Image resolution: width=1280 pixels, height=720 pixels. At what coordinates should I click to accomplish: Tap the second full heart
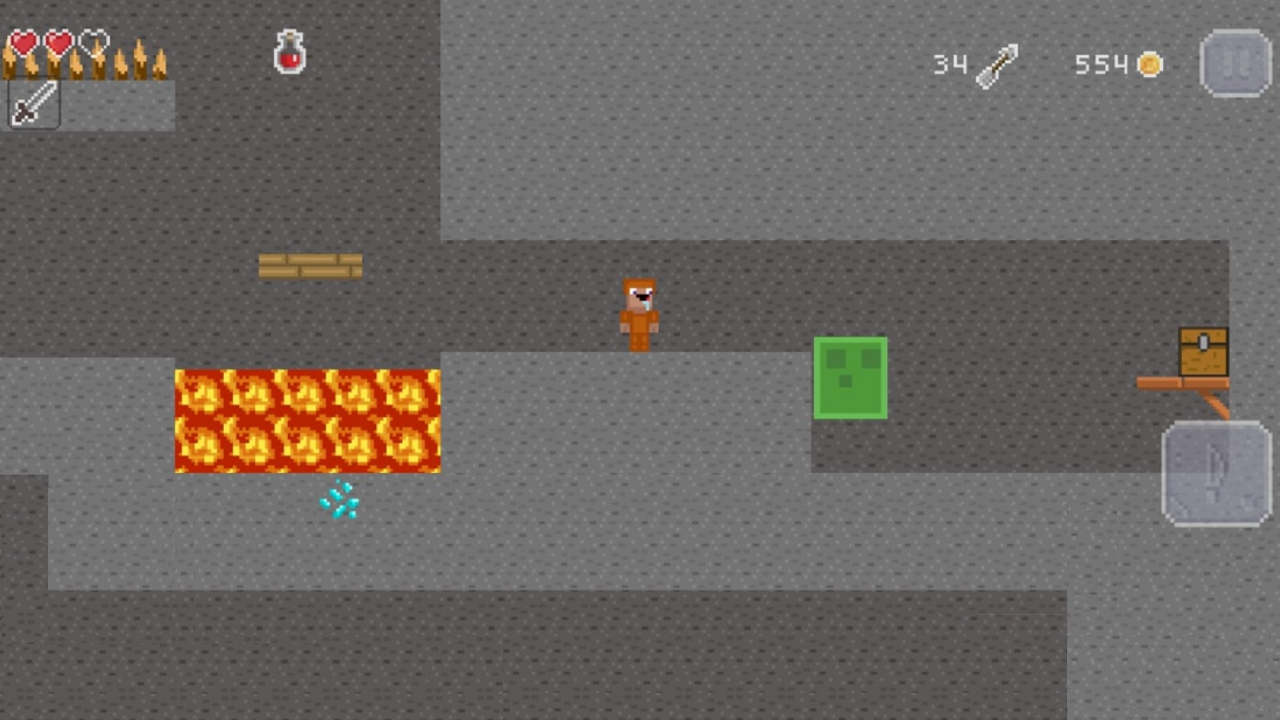pyautogui.click(x=57, y=42)
